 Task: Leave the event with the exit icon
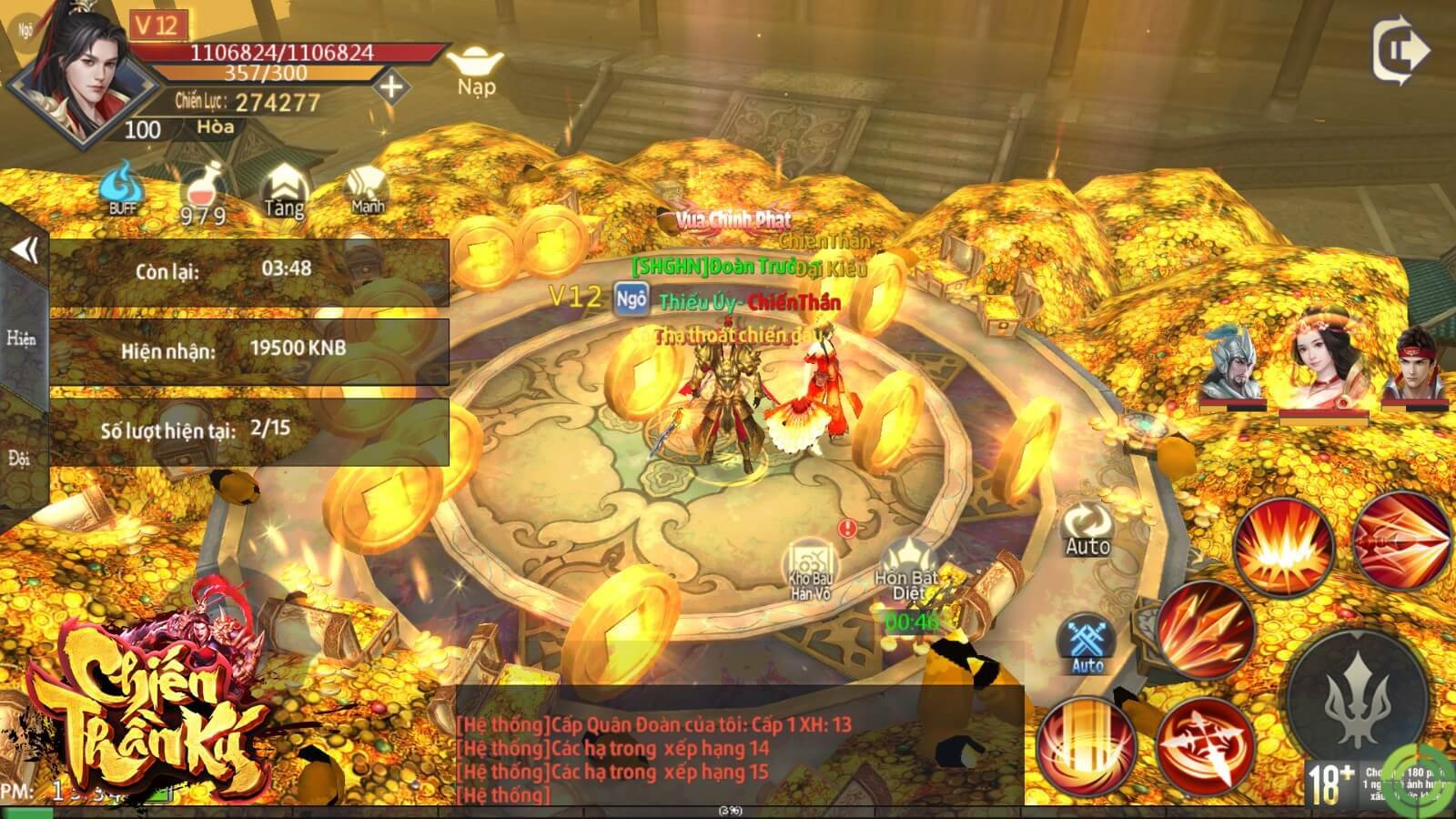click(1400, 51)
